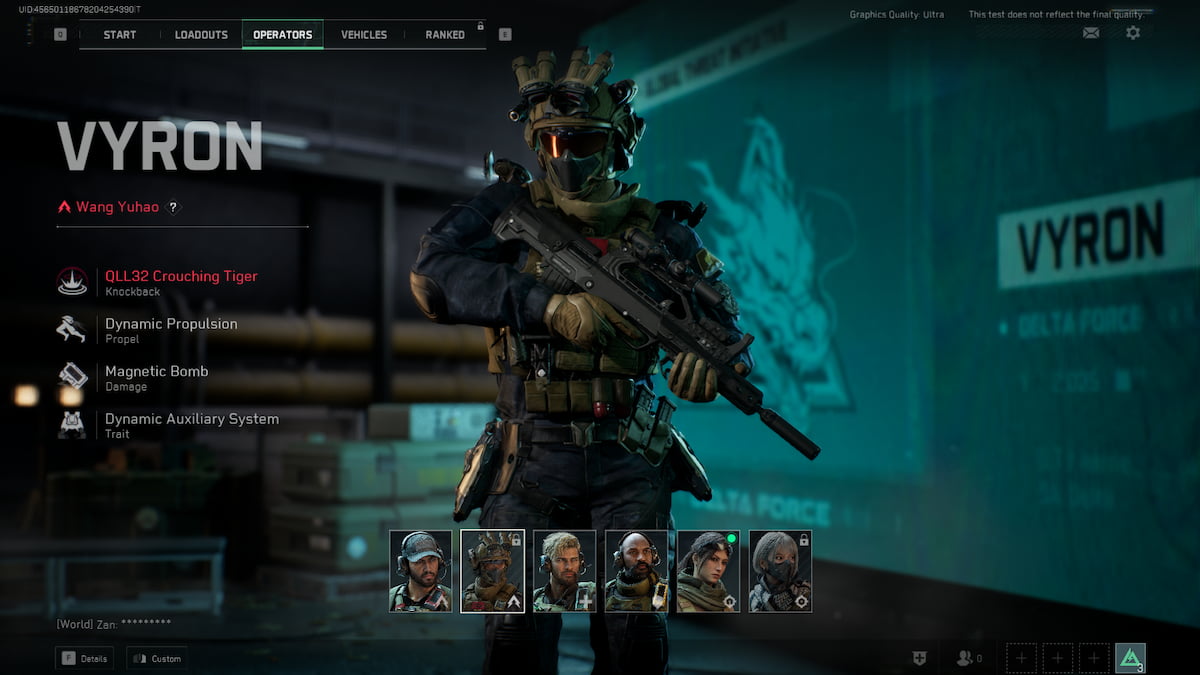Show info via question mark beside Wang Yuhao
This screenshot has height=675, width=1200.
(x=173, y=207)
